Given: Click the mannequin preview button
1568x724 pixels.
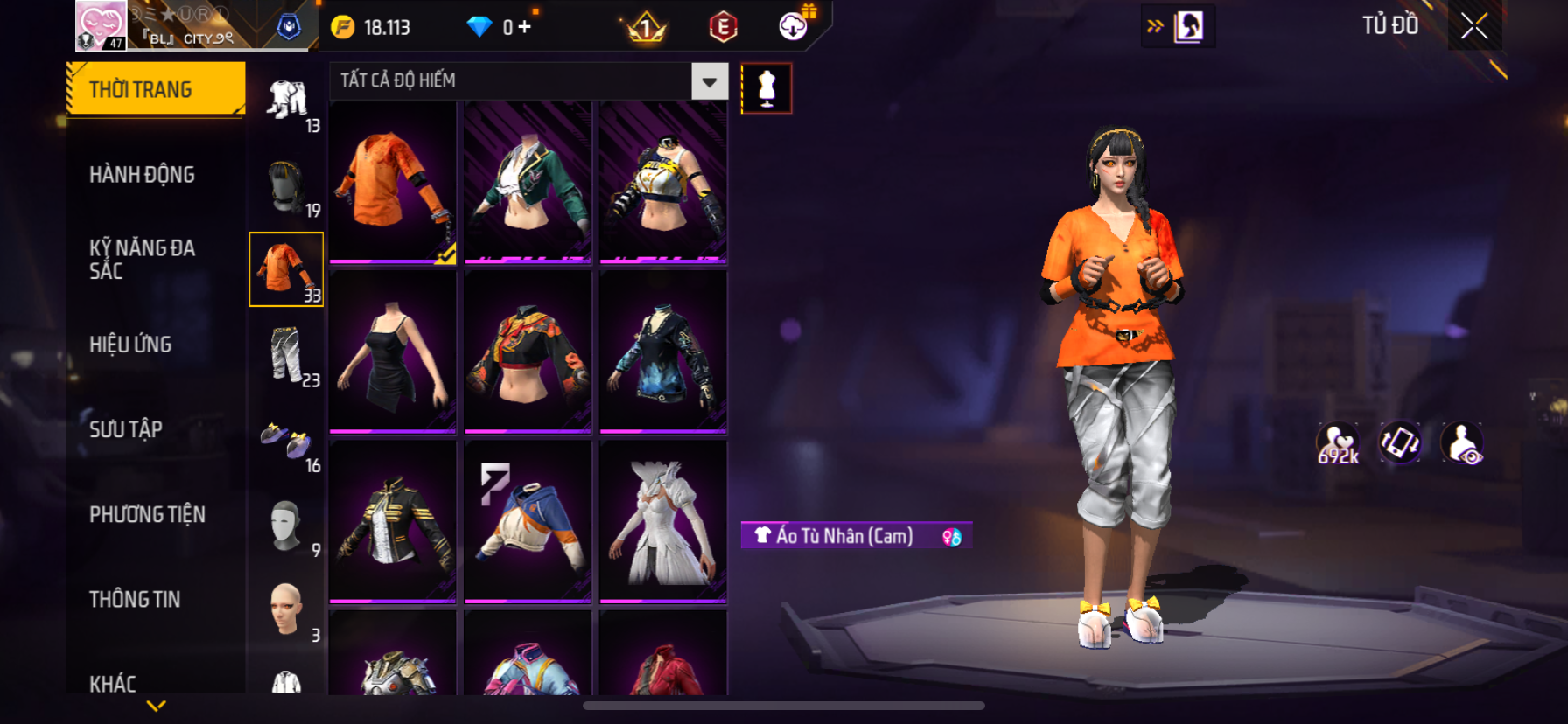Looking at the screenshot, I should coord(766,88).
